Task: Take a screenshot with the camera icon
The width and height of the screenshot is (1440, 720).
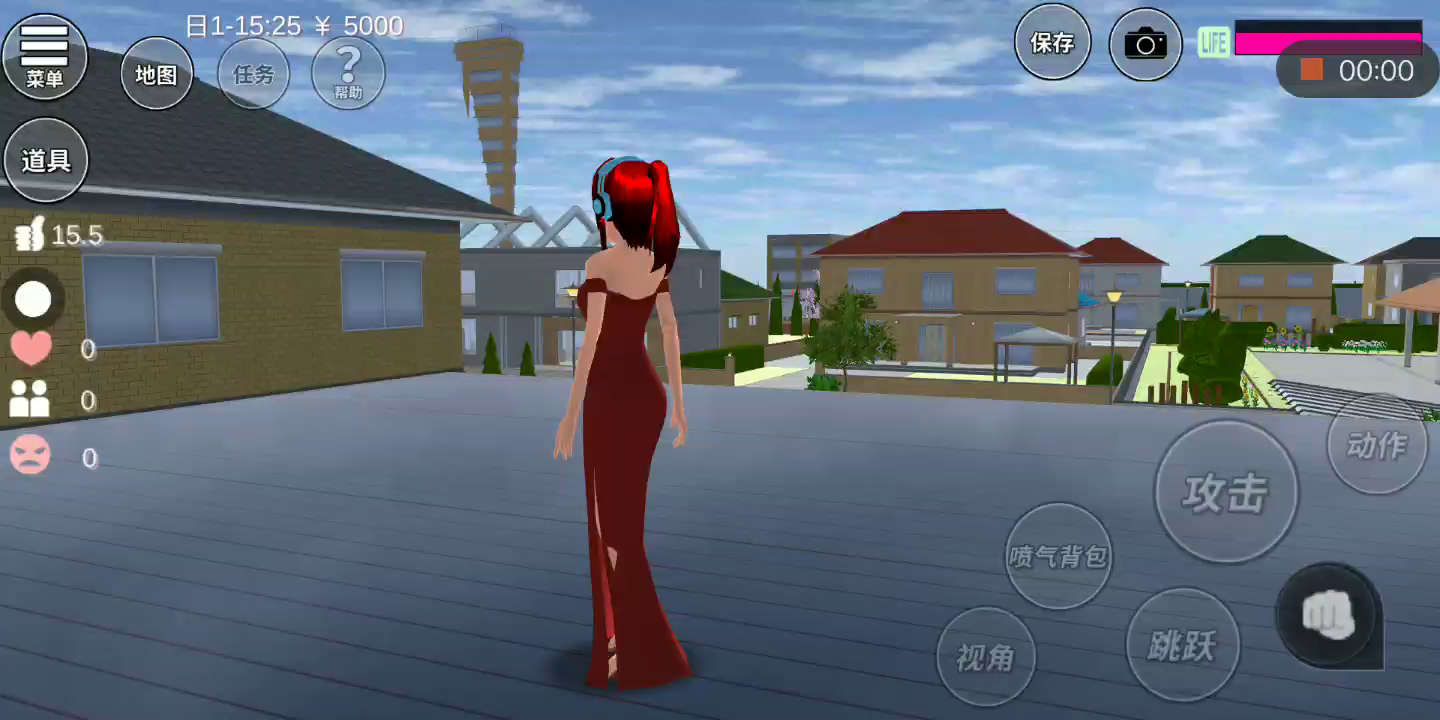Action: (1146, 44)
